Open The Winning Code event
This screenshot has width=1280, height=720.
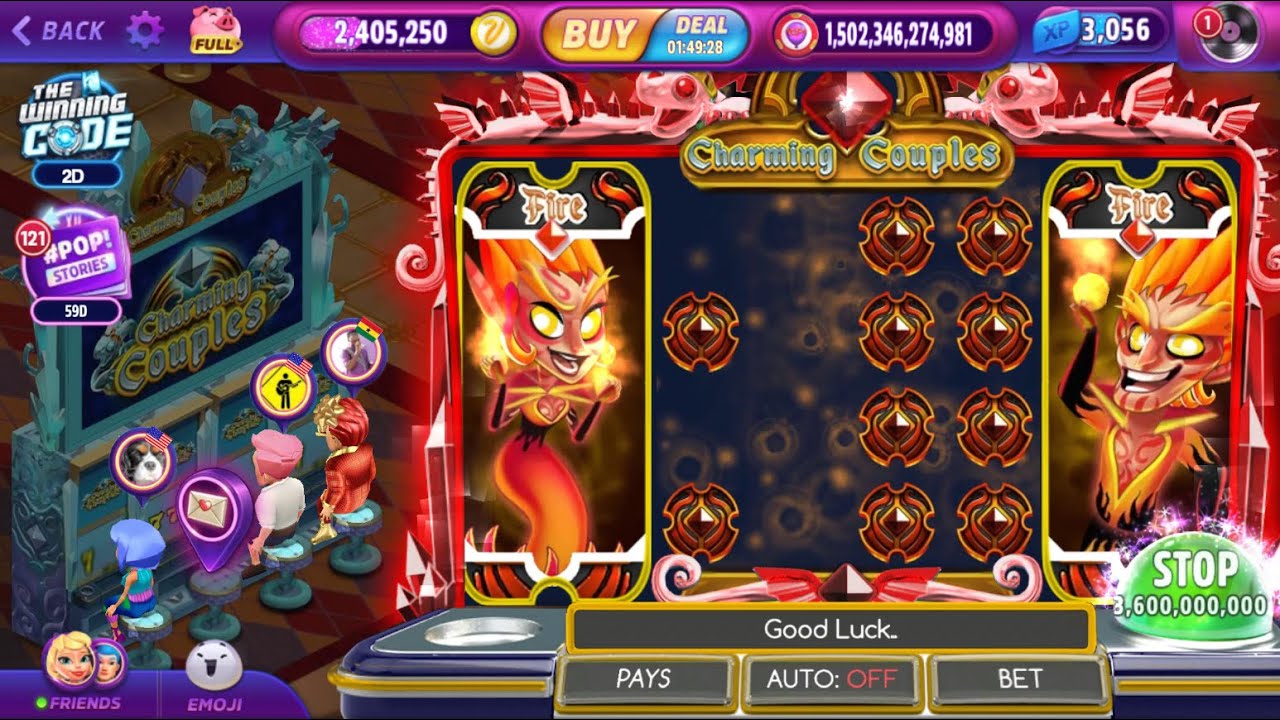pos(76,122)
